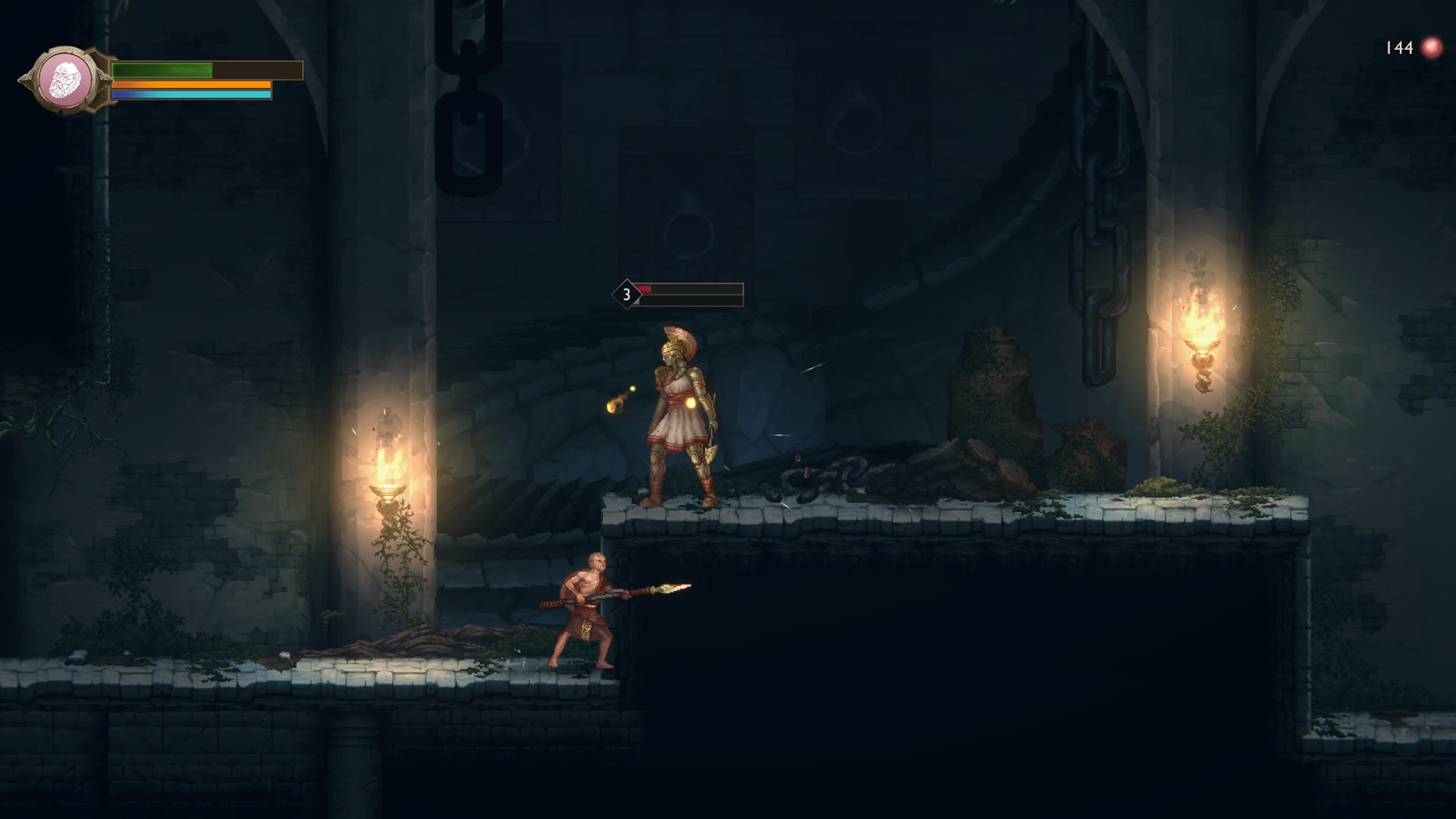Click the red orb currency icon
This screenshot has width=1456, height=819.
click(1431, 48)
